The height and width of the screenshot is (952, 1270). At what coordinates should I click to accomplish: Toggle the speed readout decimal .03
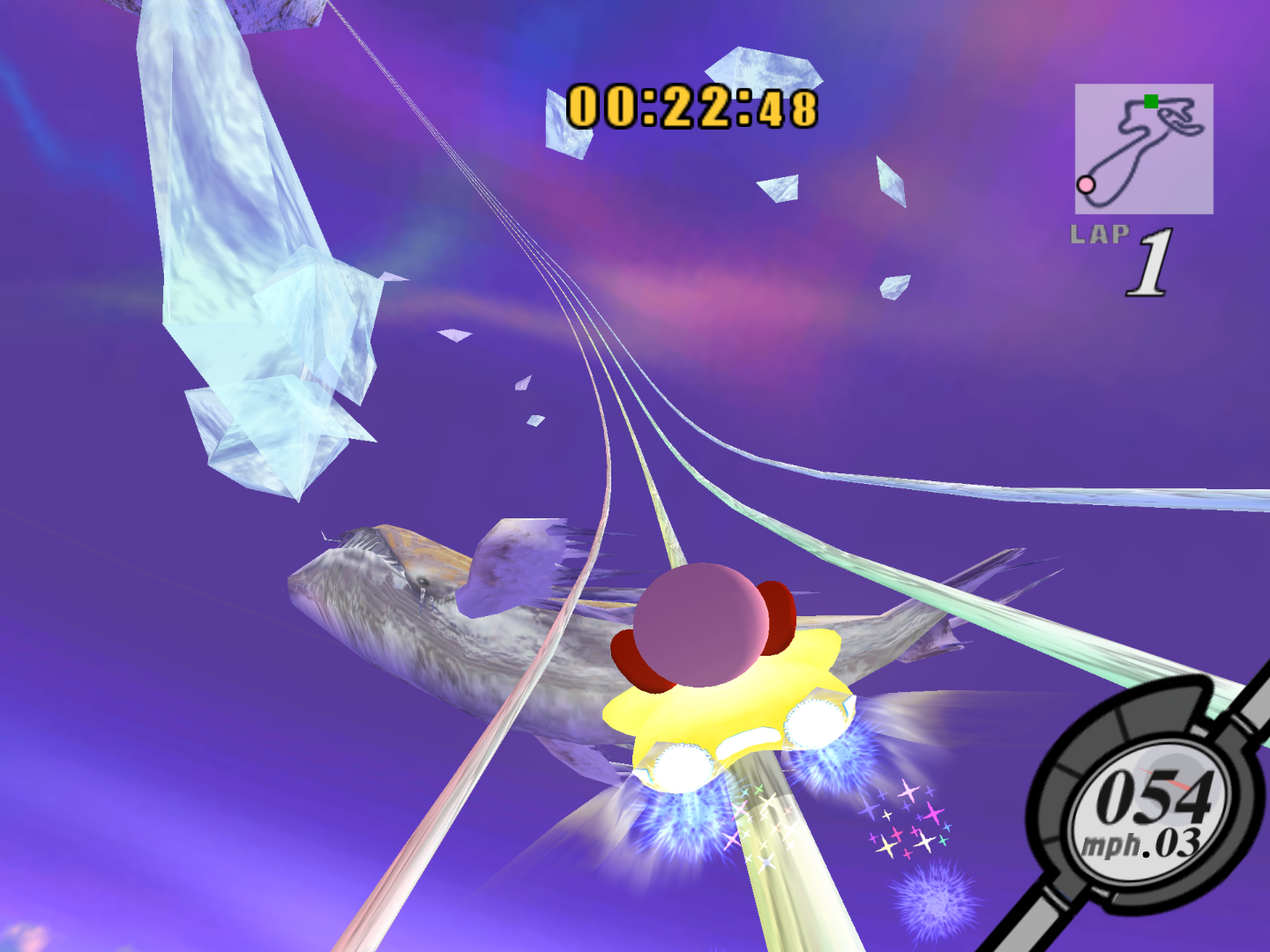coord(1176,842)
